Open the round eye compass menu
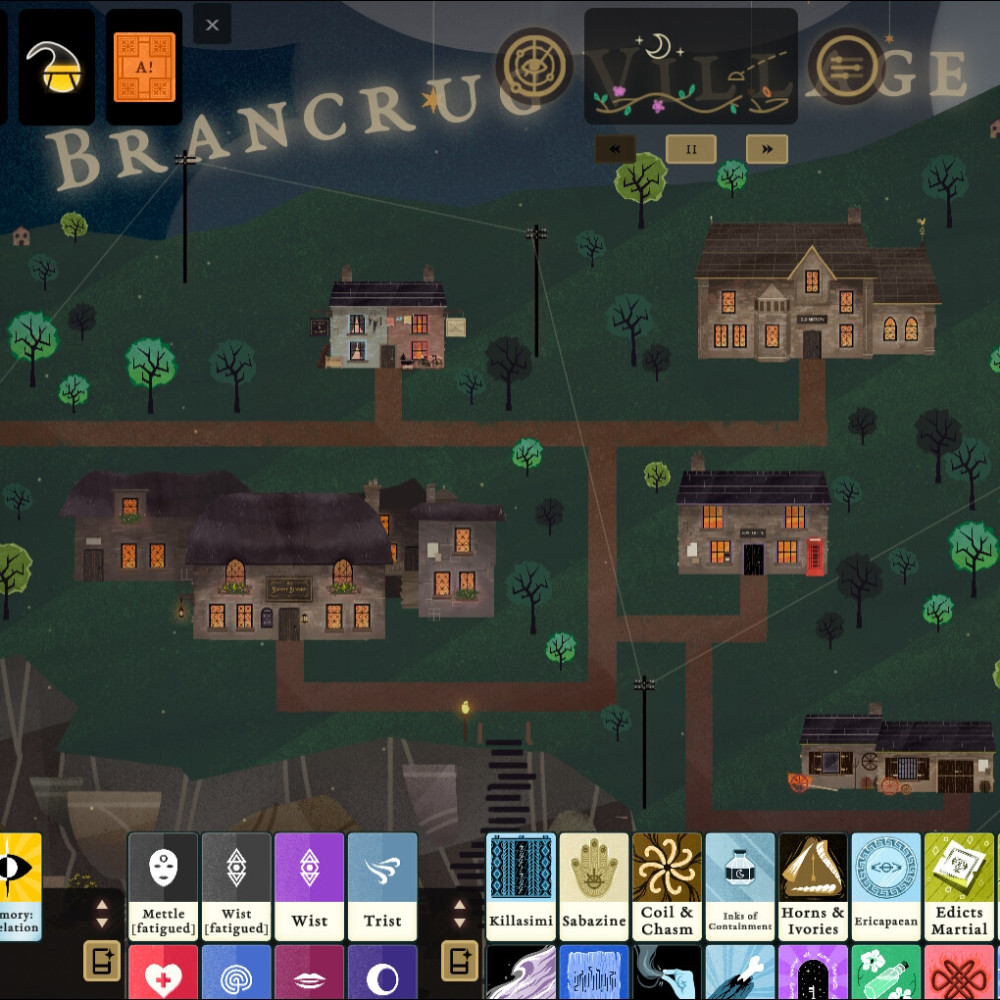Viewport: 1000px width, 1000px height. [x=535, y=66]
